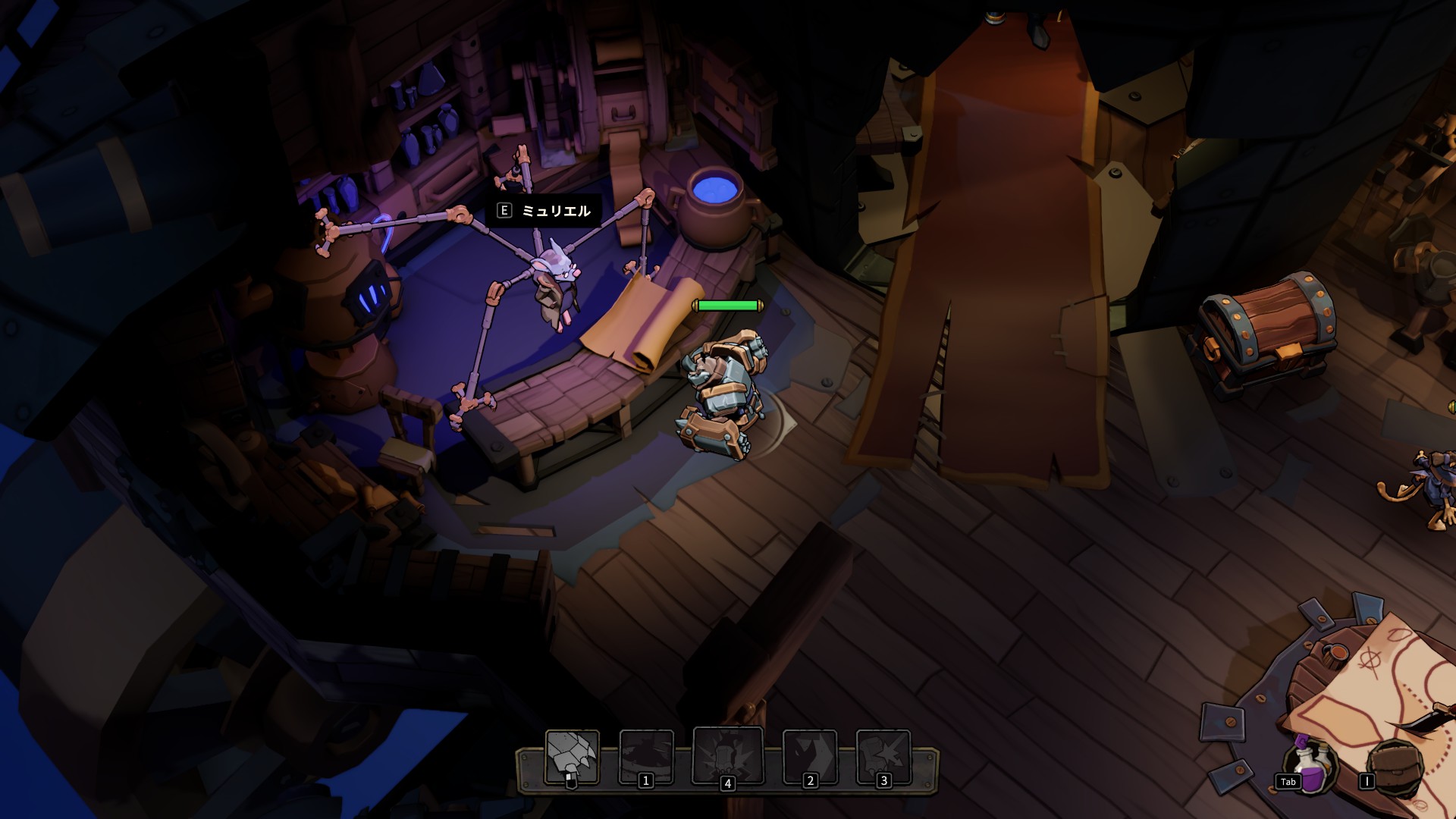Activate the ground slam ability in slot 1
Image resolution: width=1456 pixels, height=819 pixels.
click(646, 756)
